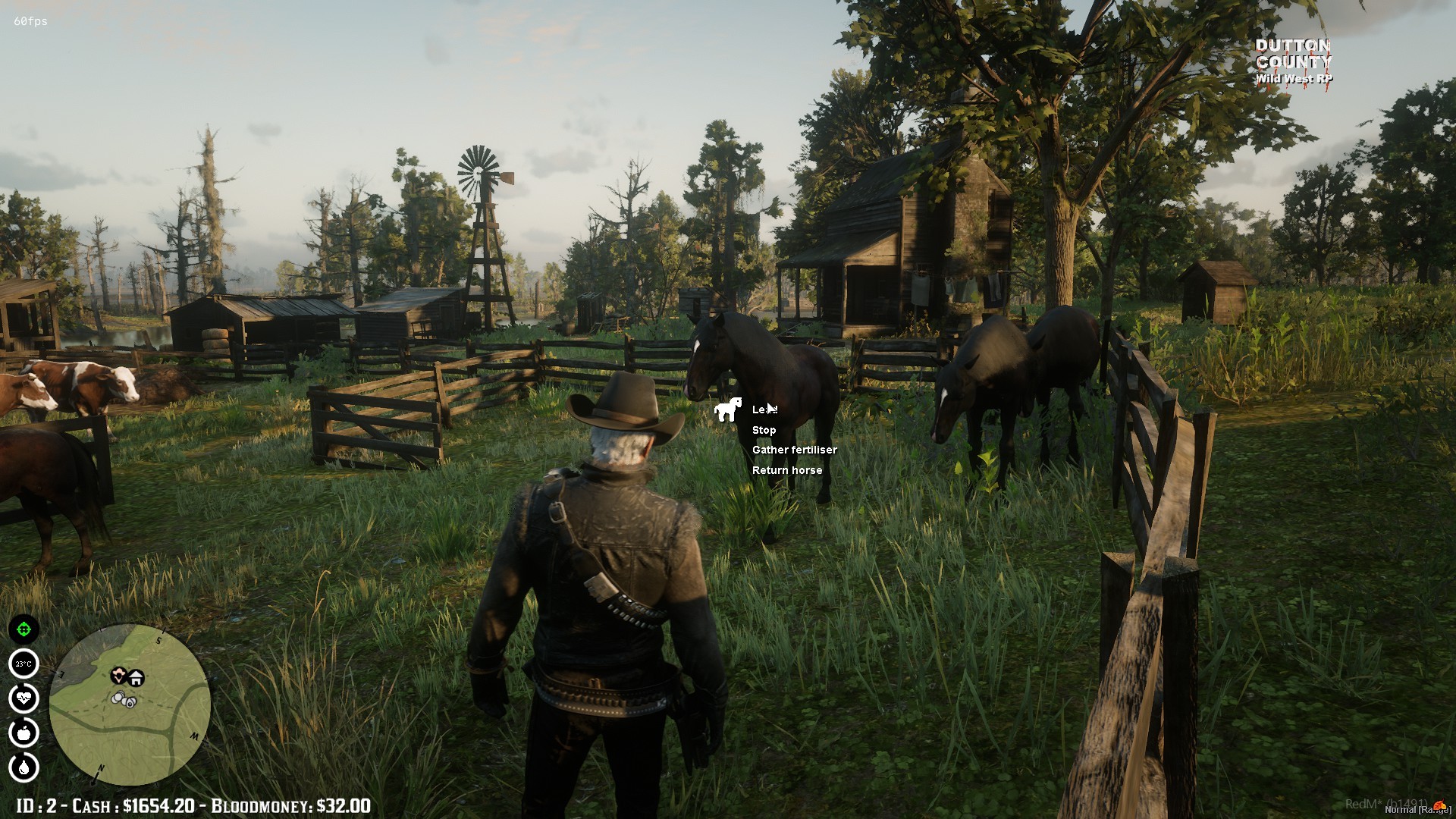
Task: Select the white horse icon in the menu
Action: pos(730,410)
